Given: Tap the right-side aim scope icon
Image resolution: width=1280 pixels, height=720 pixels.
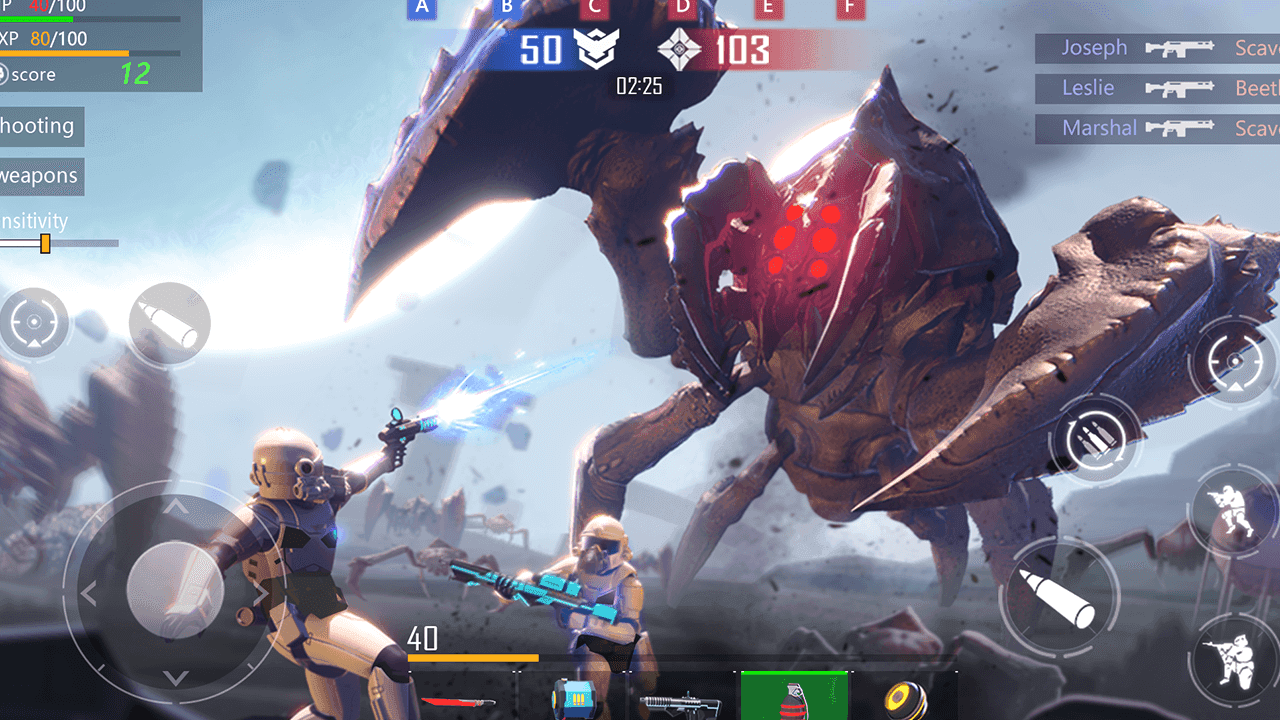Looking at the screenshot, I should 1235,361.
